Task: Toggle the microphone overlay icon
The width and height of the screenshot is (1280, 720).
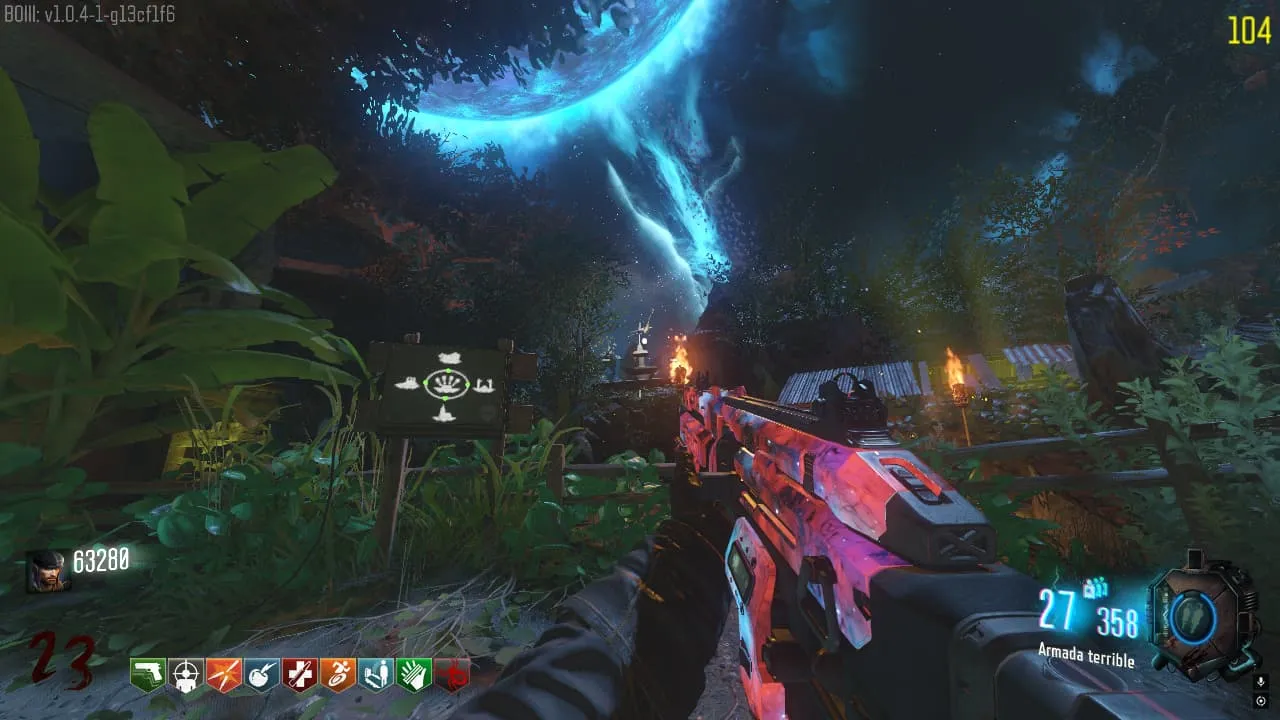Action: (1262, 682)
